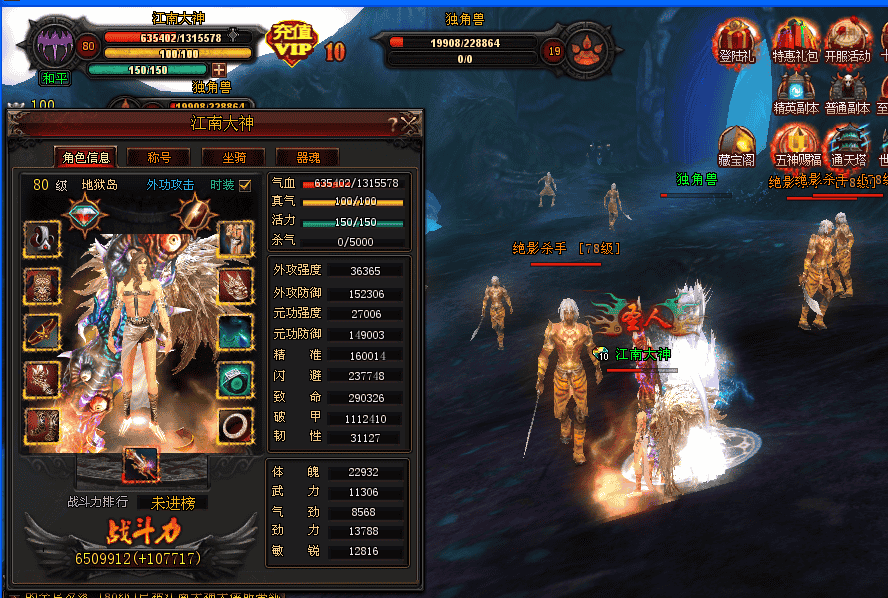This screenshot has height=598, width=888.
Task: Select the 角色信息 character info tab
Action: click(85, 157)
